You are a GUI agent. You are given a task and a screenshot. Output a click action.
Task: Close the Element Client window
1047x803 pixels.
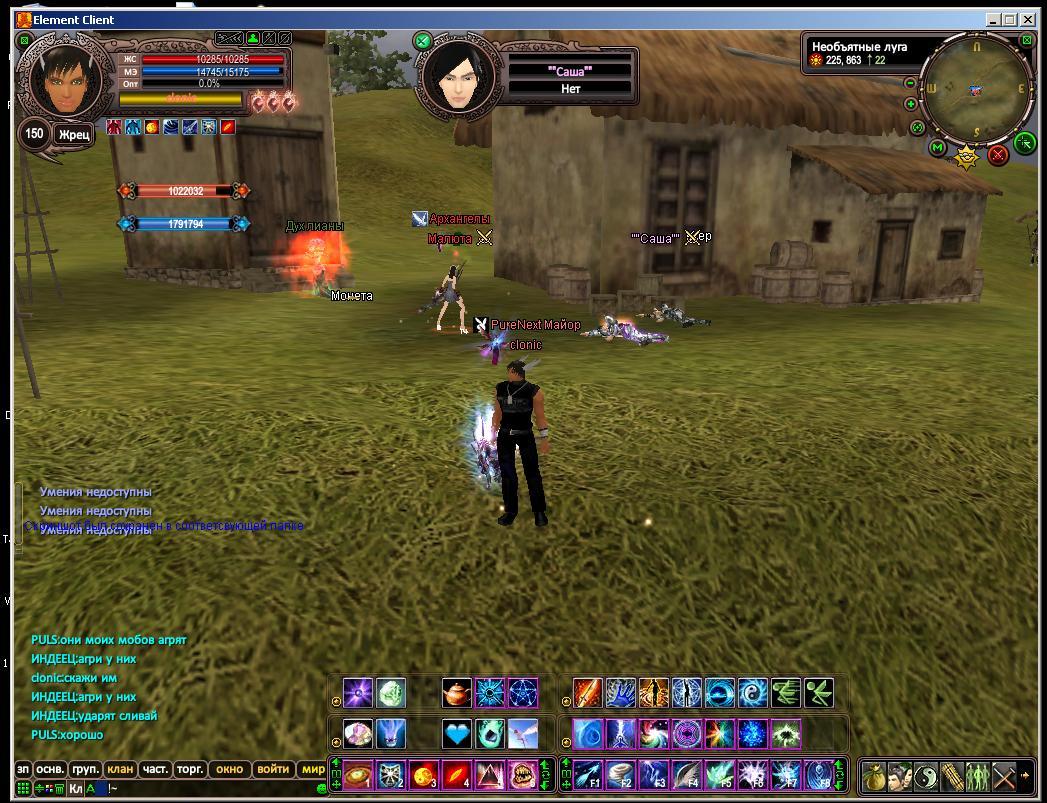point(1031,19)
